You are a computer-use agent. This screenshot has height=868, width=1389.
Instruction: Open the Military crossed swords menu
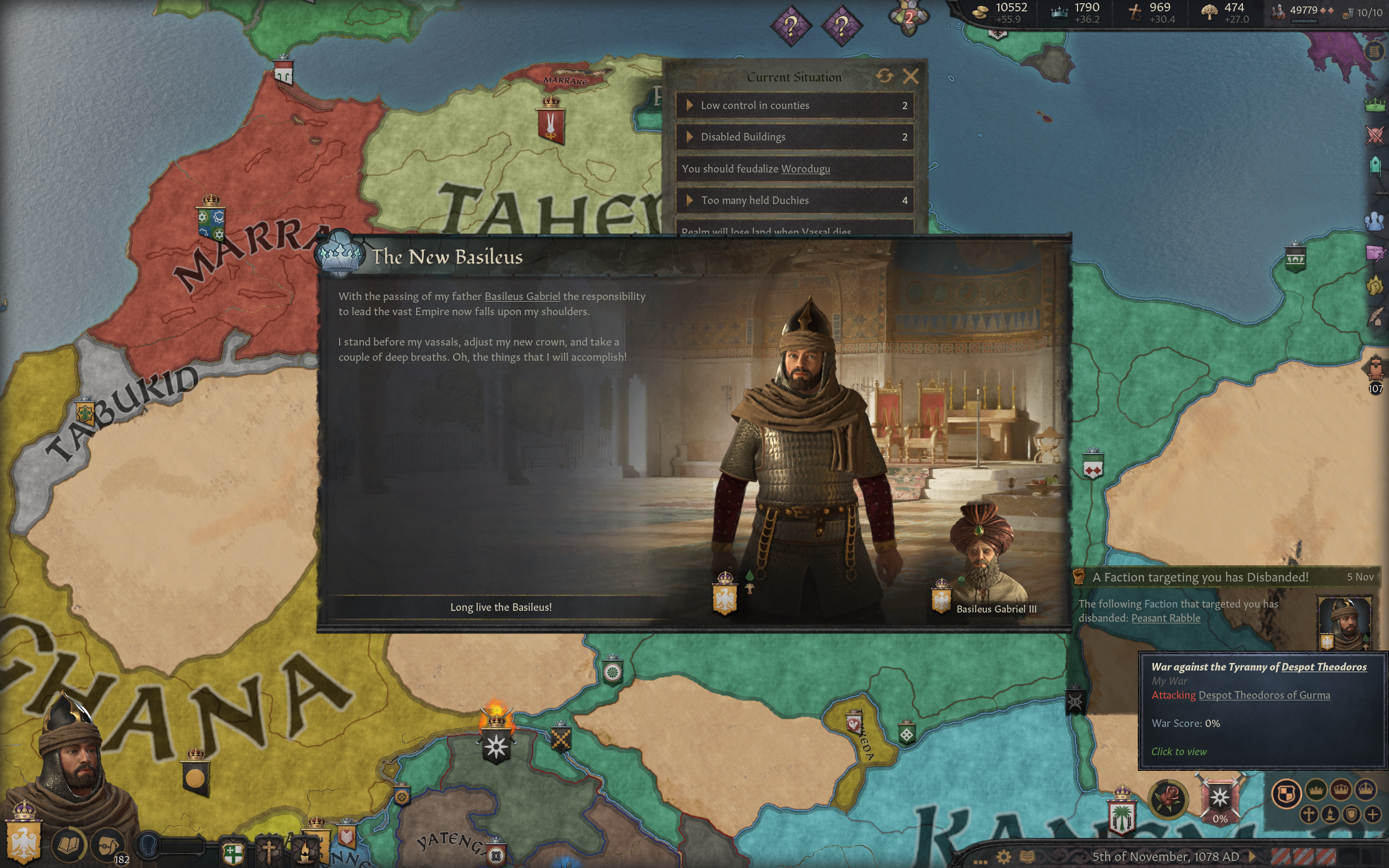click(x=1375, y=136)
